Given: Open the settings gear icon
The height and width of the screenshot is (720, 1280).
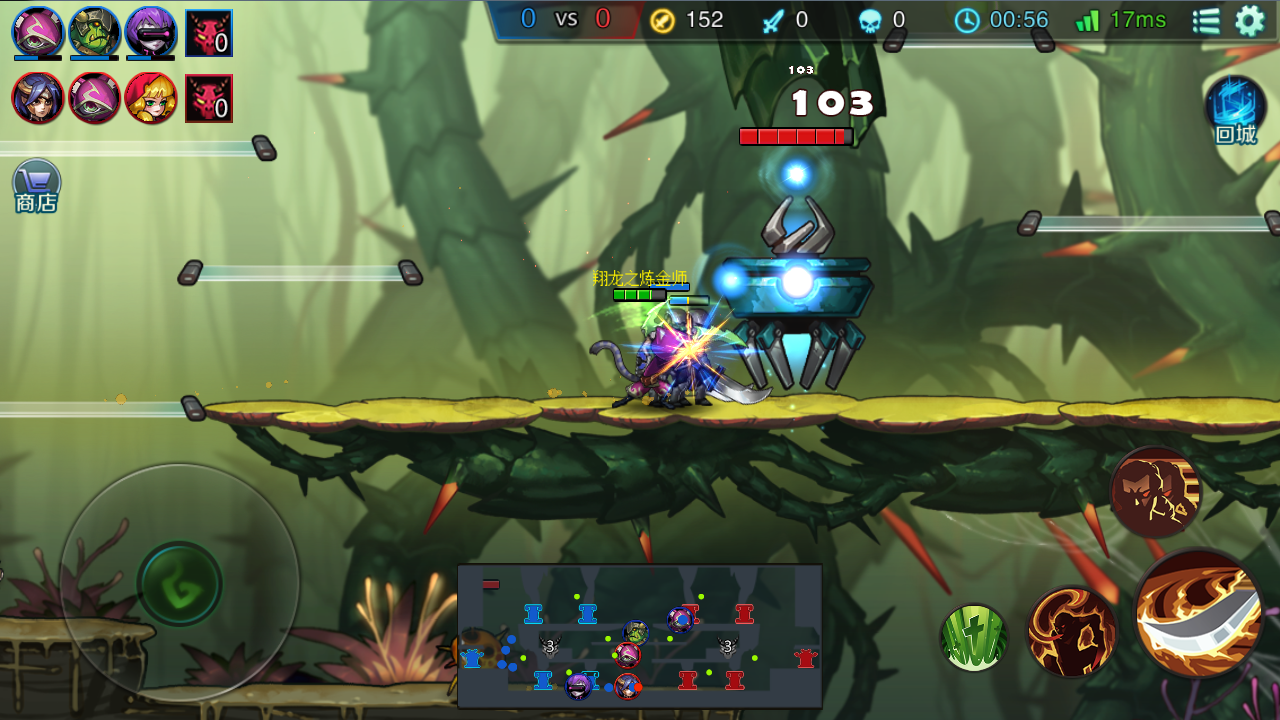Looking at the screenshot, I should coord(1250,20).
